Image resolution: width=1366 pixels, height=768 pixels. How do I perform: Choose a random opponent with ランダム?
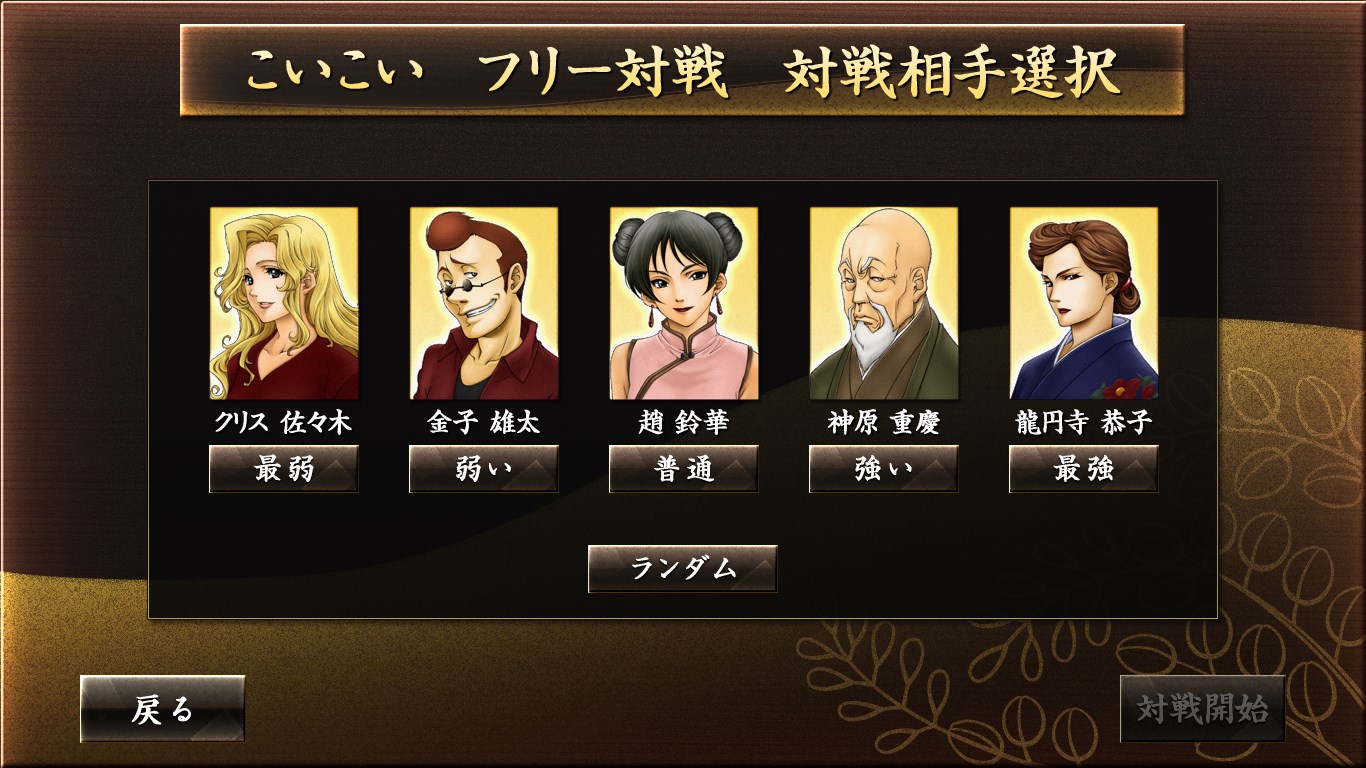coord(683,568)
